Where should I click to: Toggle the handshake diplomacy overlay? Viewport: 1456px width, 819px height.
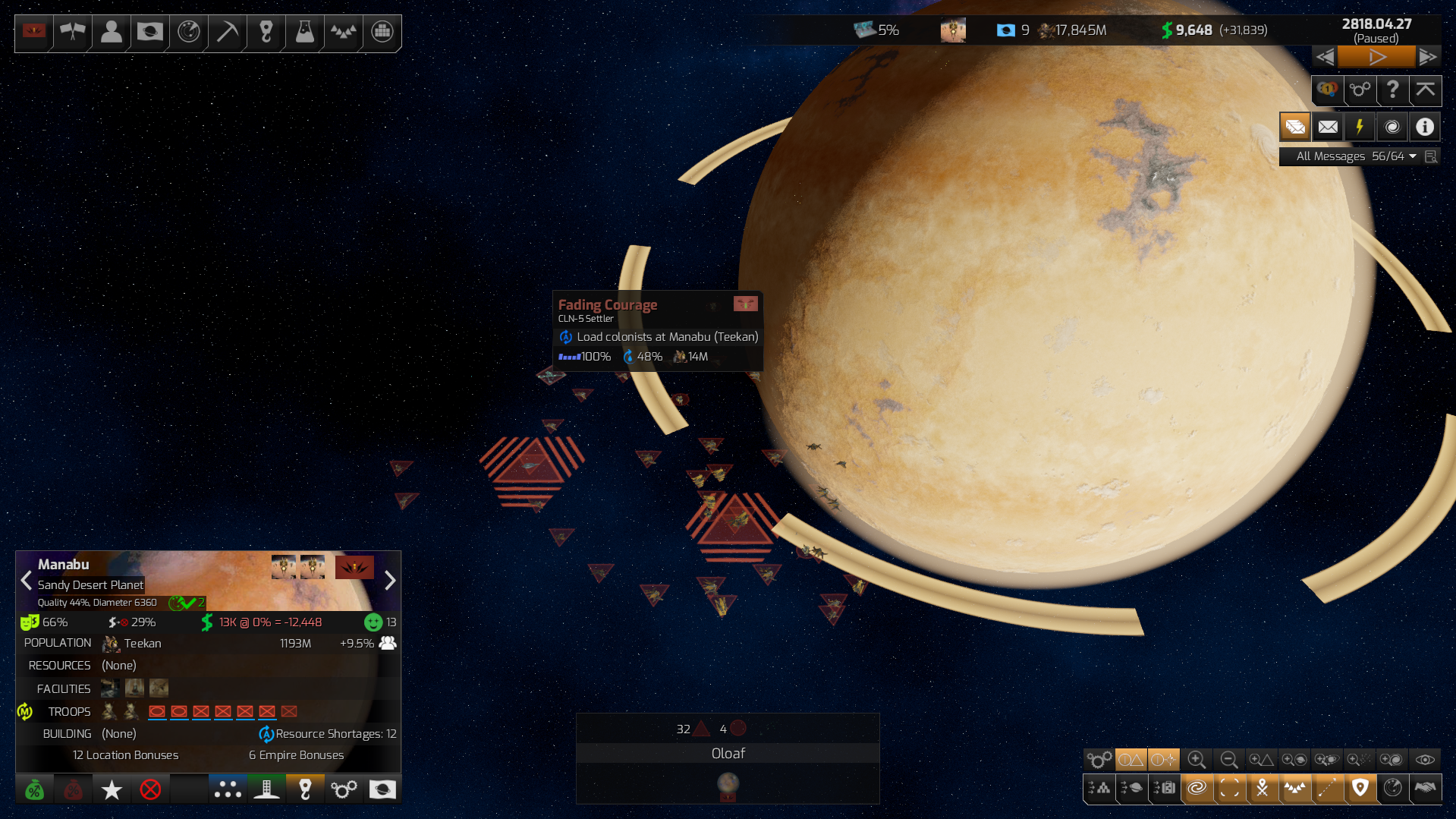1425,789
